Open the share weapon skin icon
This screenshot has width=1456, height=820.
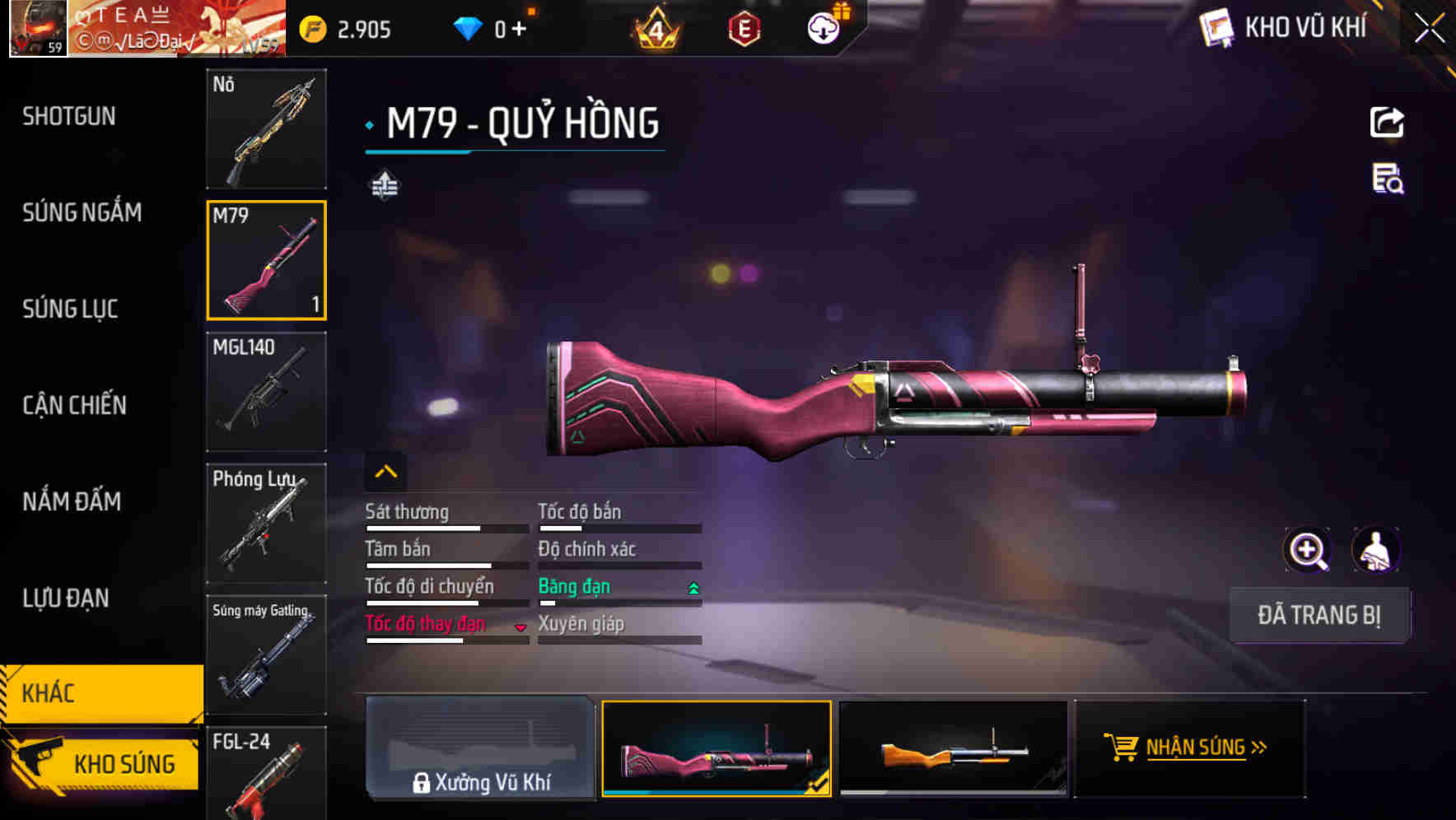(1387, 122)
